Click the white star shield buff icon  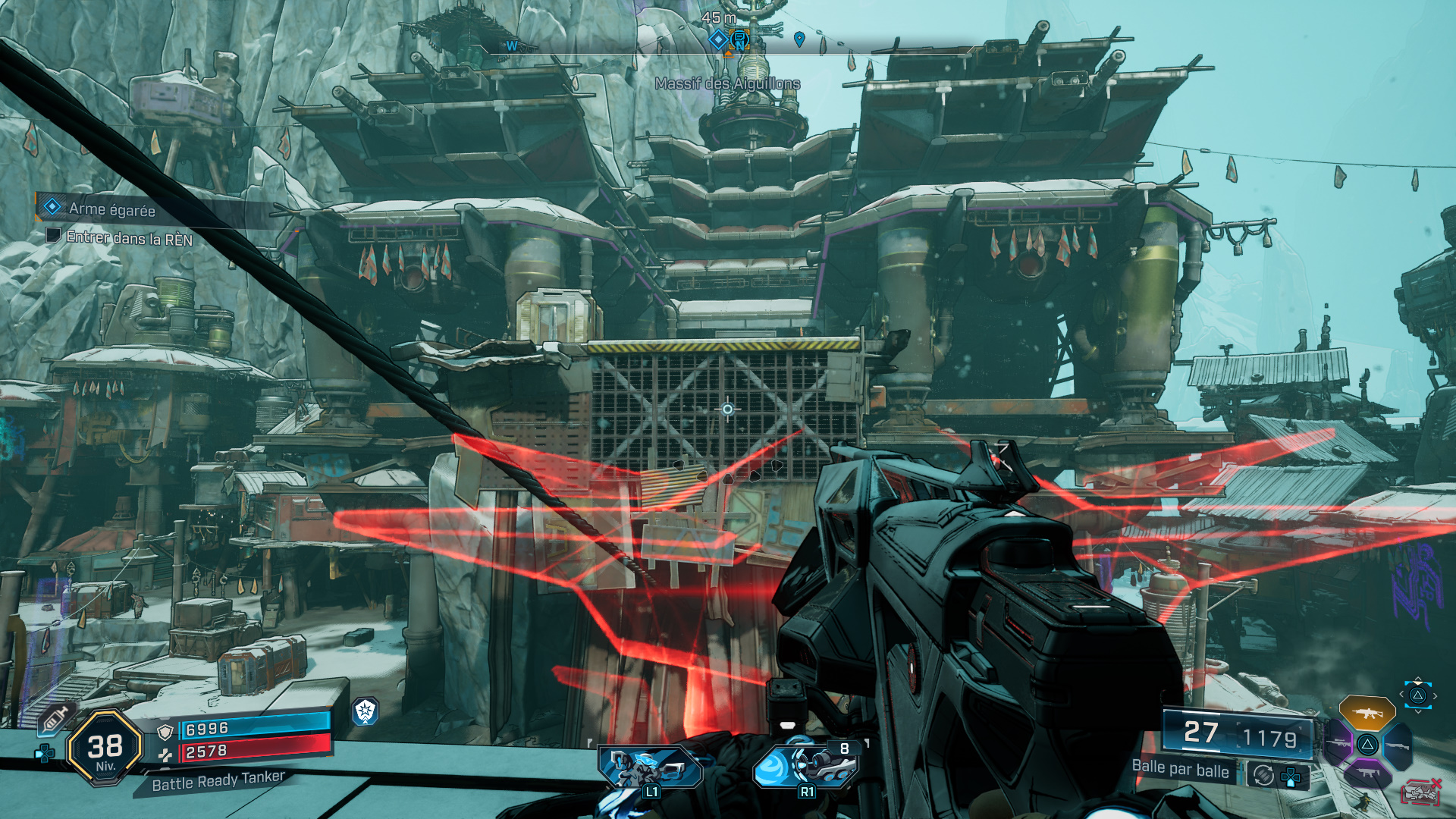coord(366,711)
